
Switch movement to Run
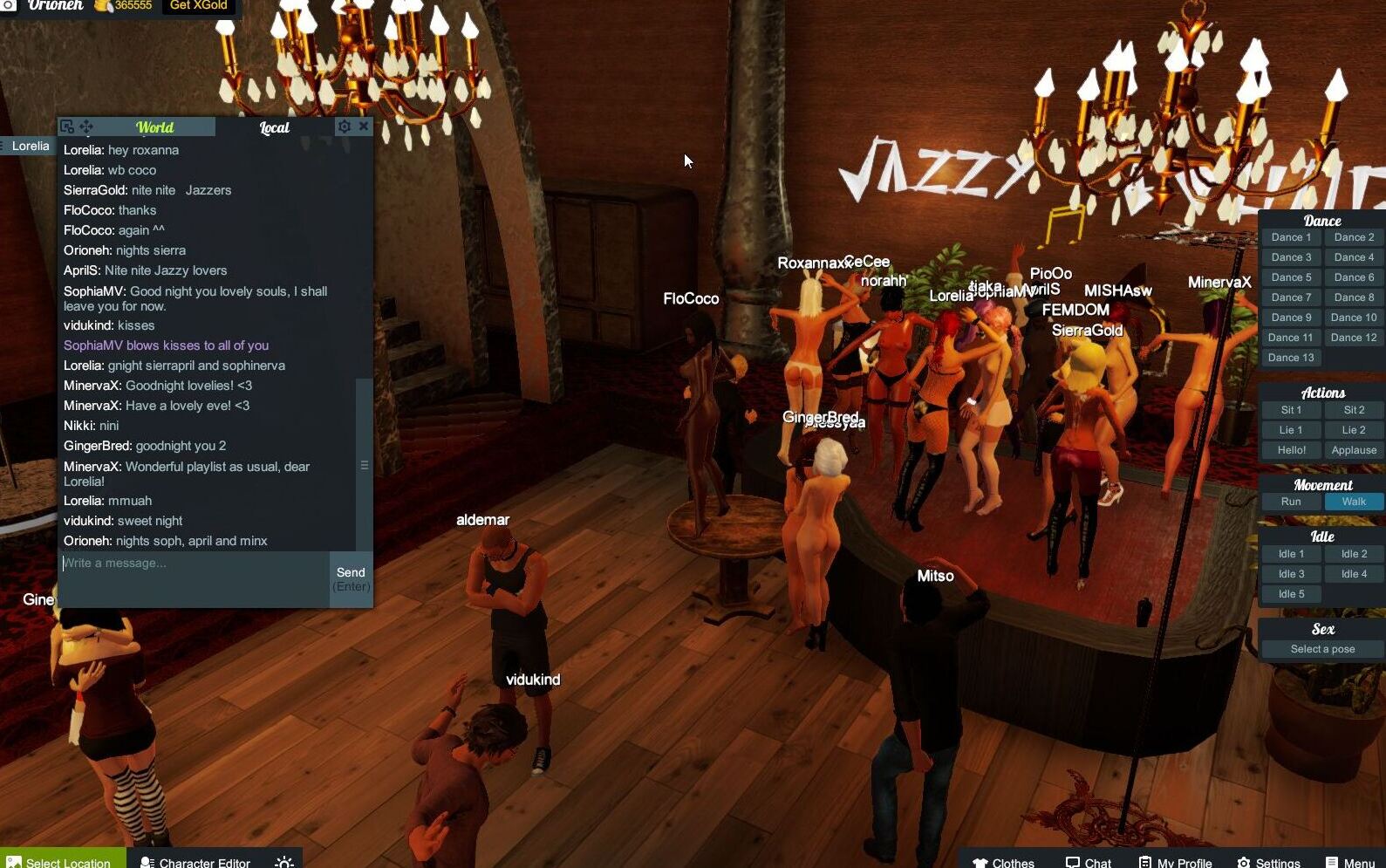[x=1290, y=502]
